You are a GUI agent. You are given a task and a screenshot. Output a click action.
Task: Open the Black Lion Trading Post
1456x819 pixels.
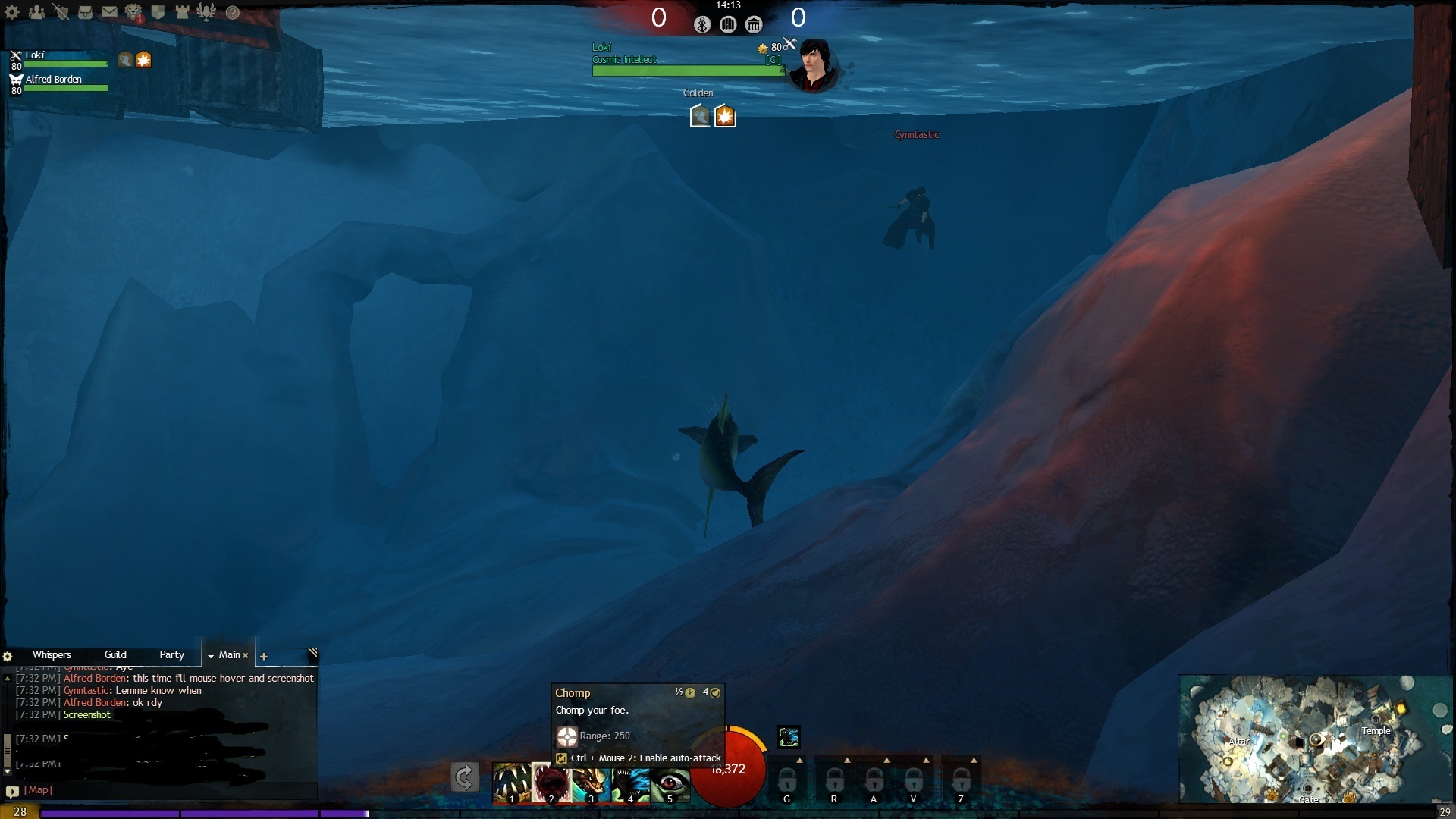click(x=133, y=12)
